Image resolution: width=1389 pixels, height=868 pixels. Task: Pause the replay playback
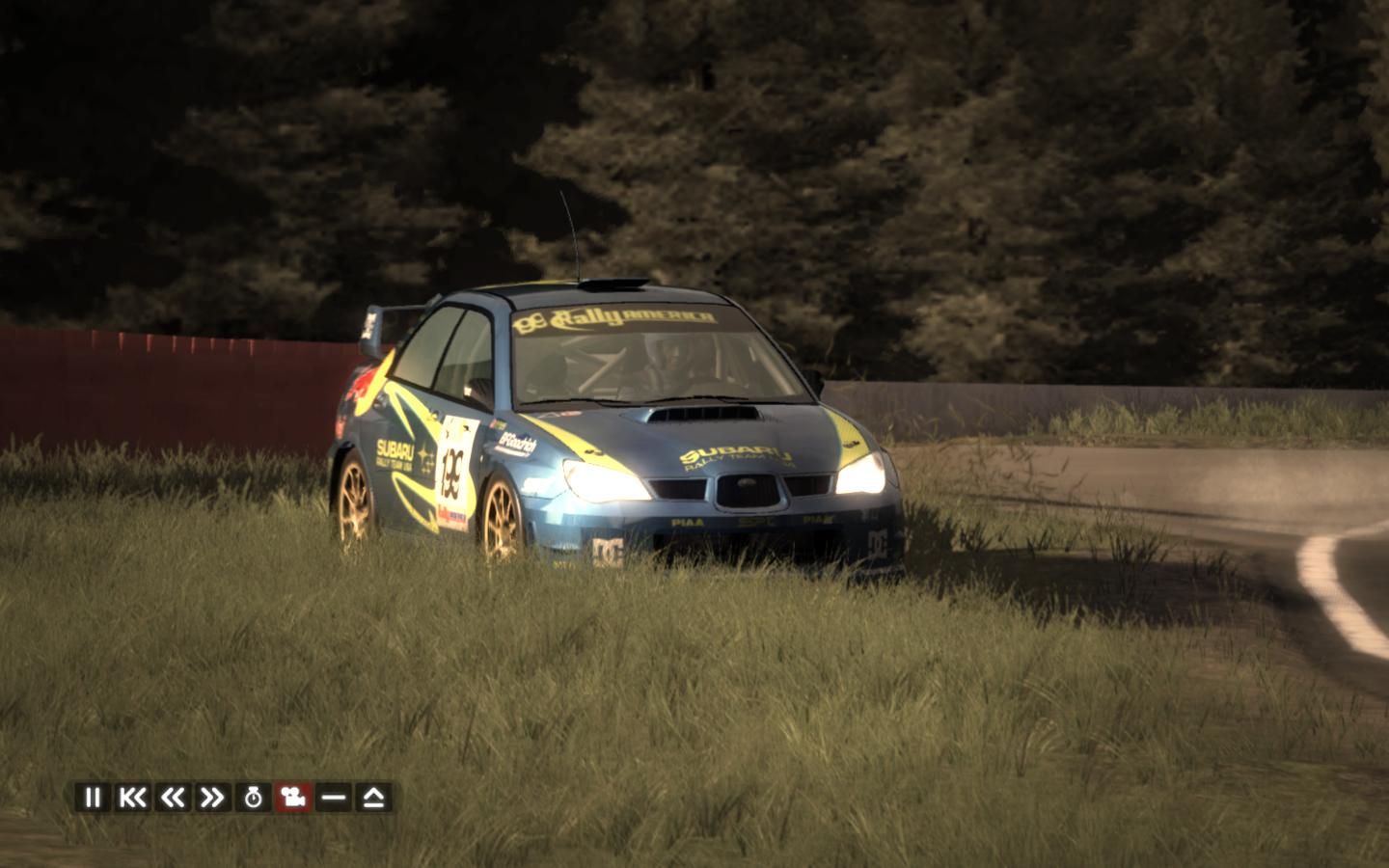tap(93, 798)
